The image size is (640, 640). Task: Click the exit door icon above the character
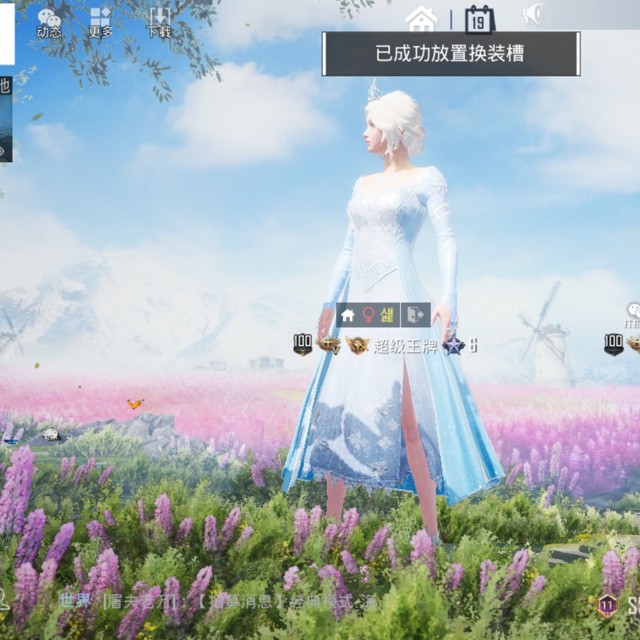click(415, 315)
